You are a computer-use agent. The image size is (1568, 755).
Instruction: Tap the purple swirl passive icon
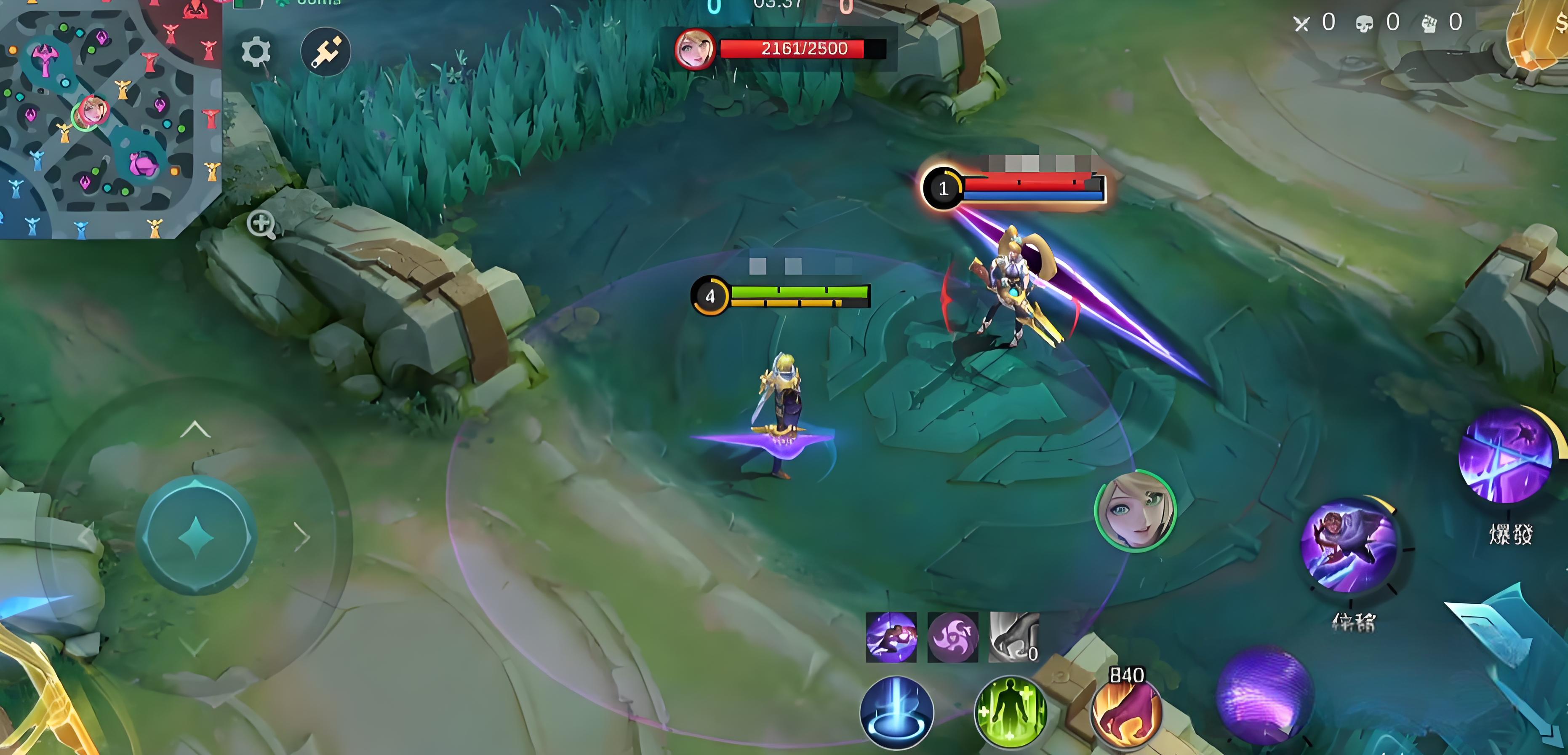[x=952, y=637]
